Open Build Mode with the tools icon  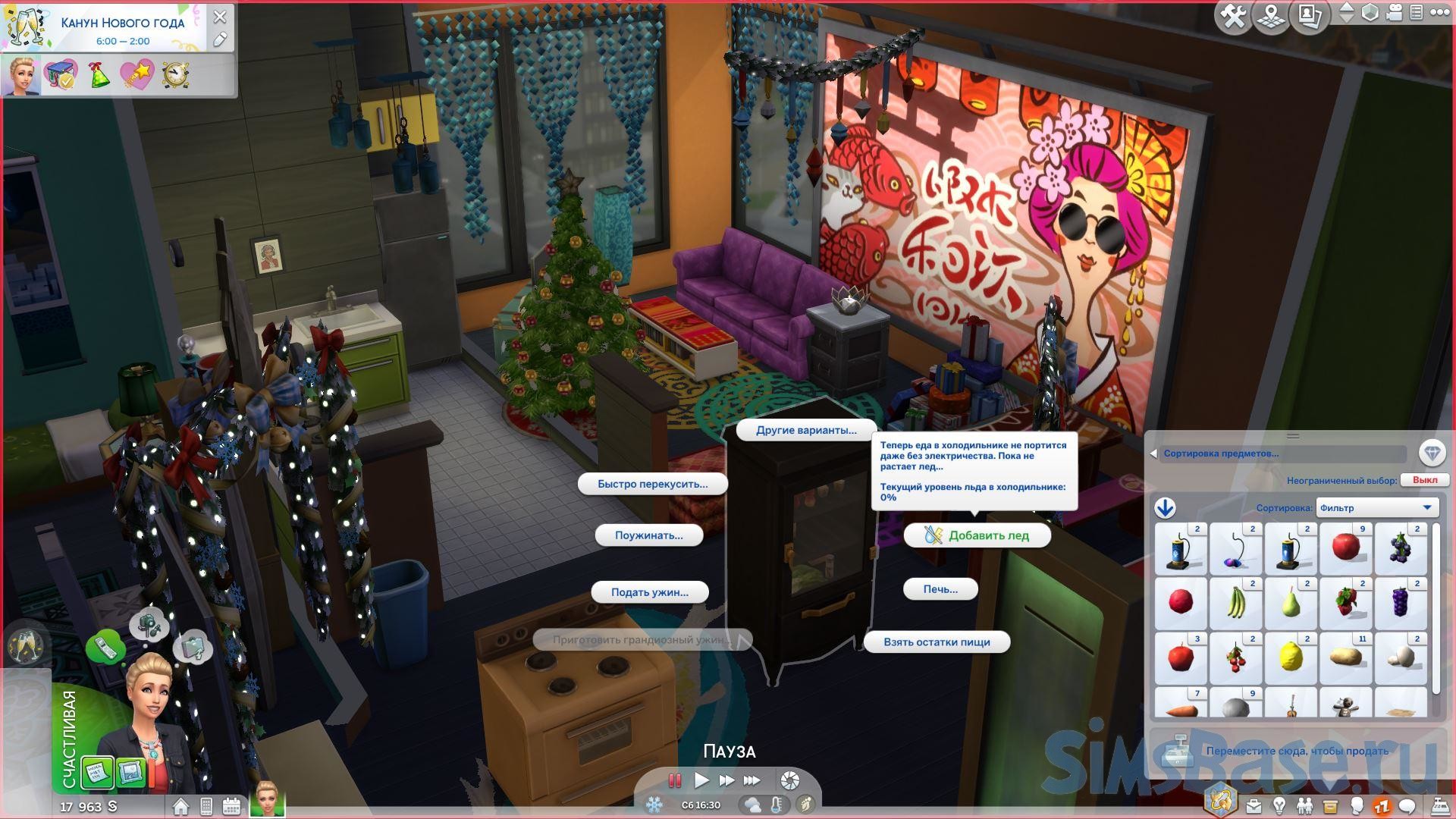(1233, 17)
